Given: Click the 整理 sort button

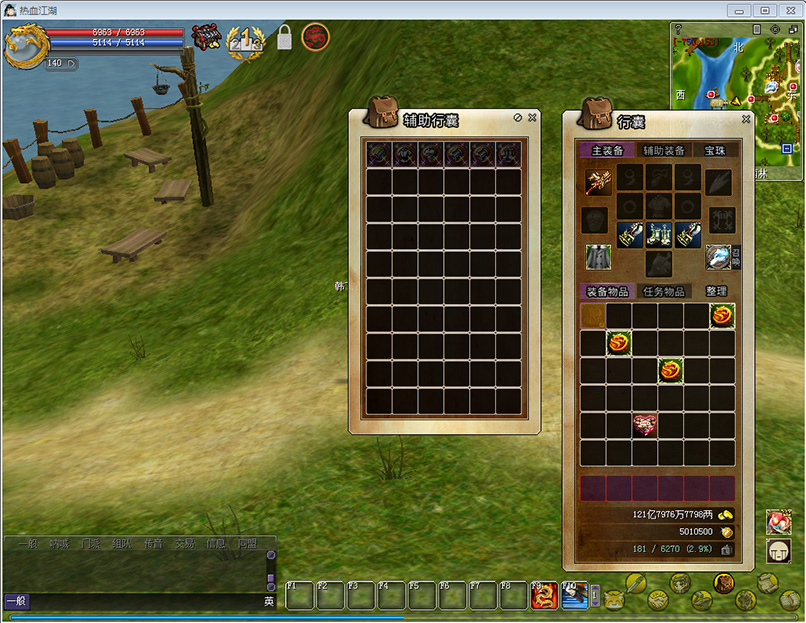Looking at the screenshot, I should [716, 291].
